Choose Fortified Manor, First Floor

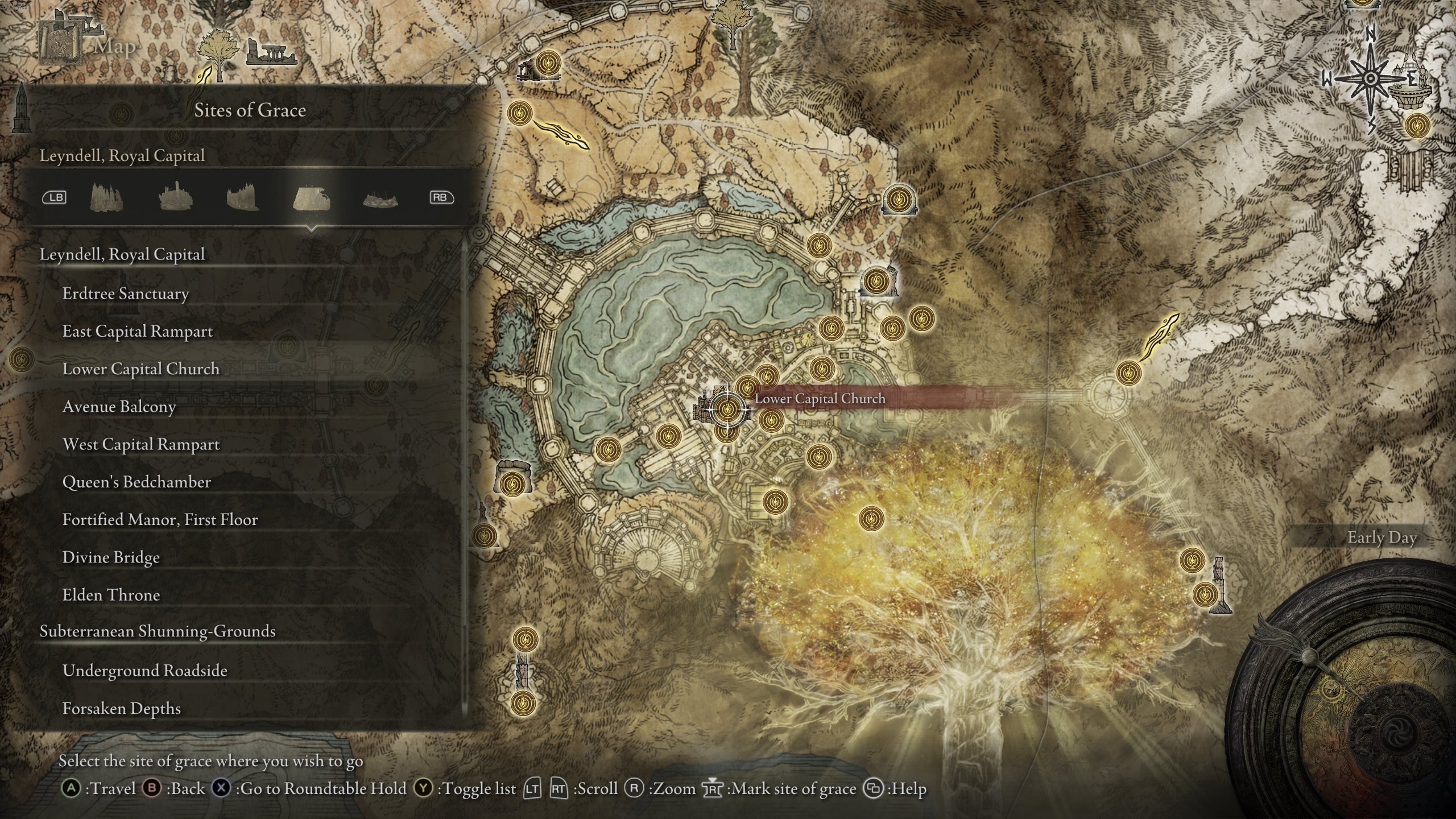pos(160,520)
